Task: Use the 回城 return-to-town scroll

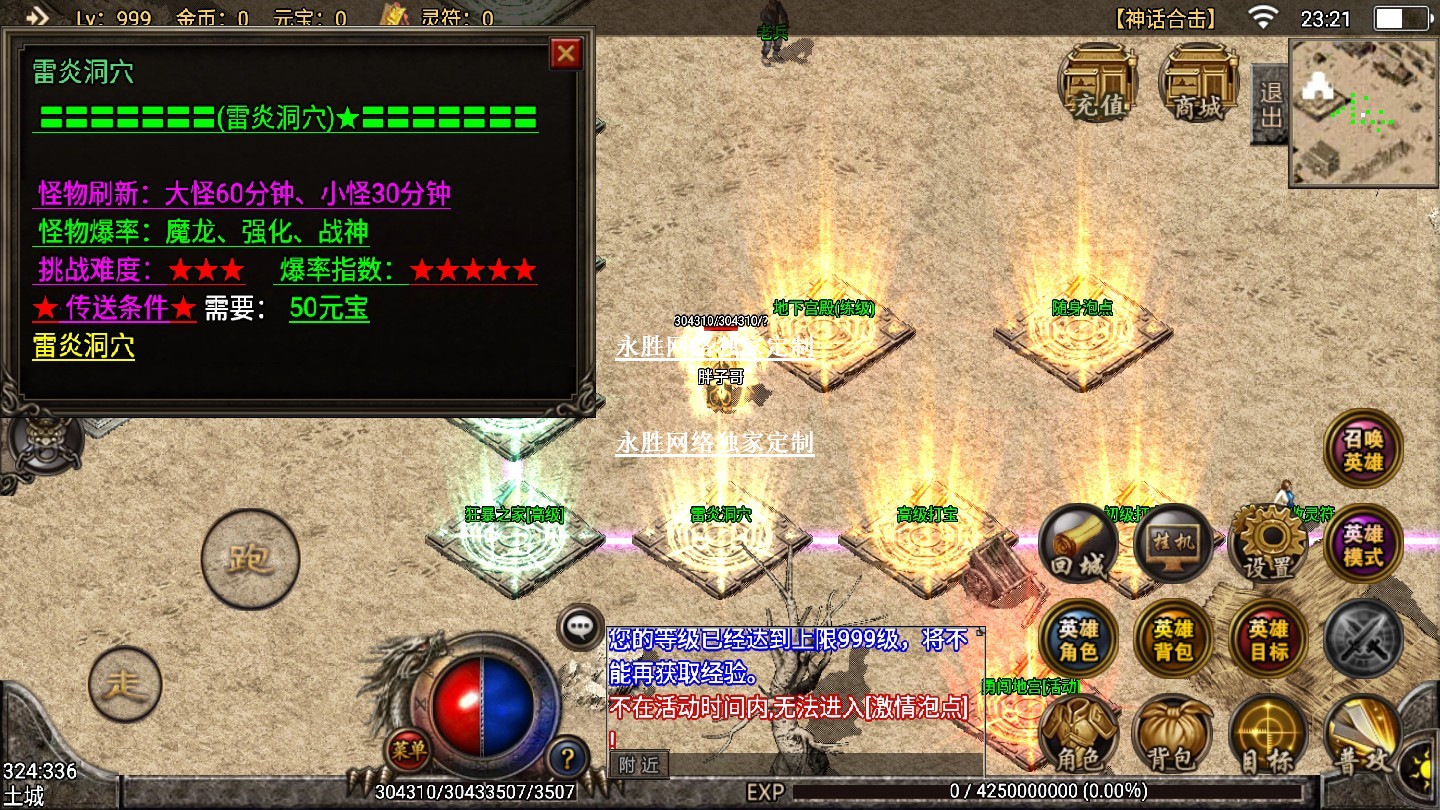Action: (1078, 545)
